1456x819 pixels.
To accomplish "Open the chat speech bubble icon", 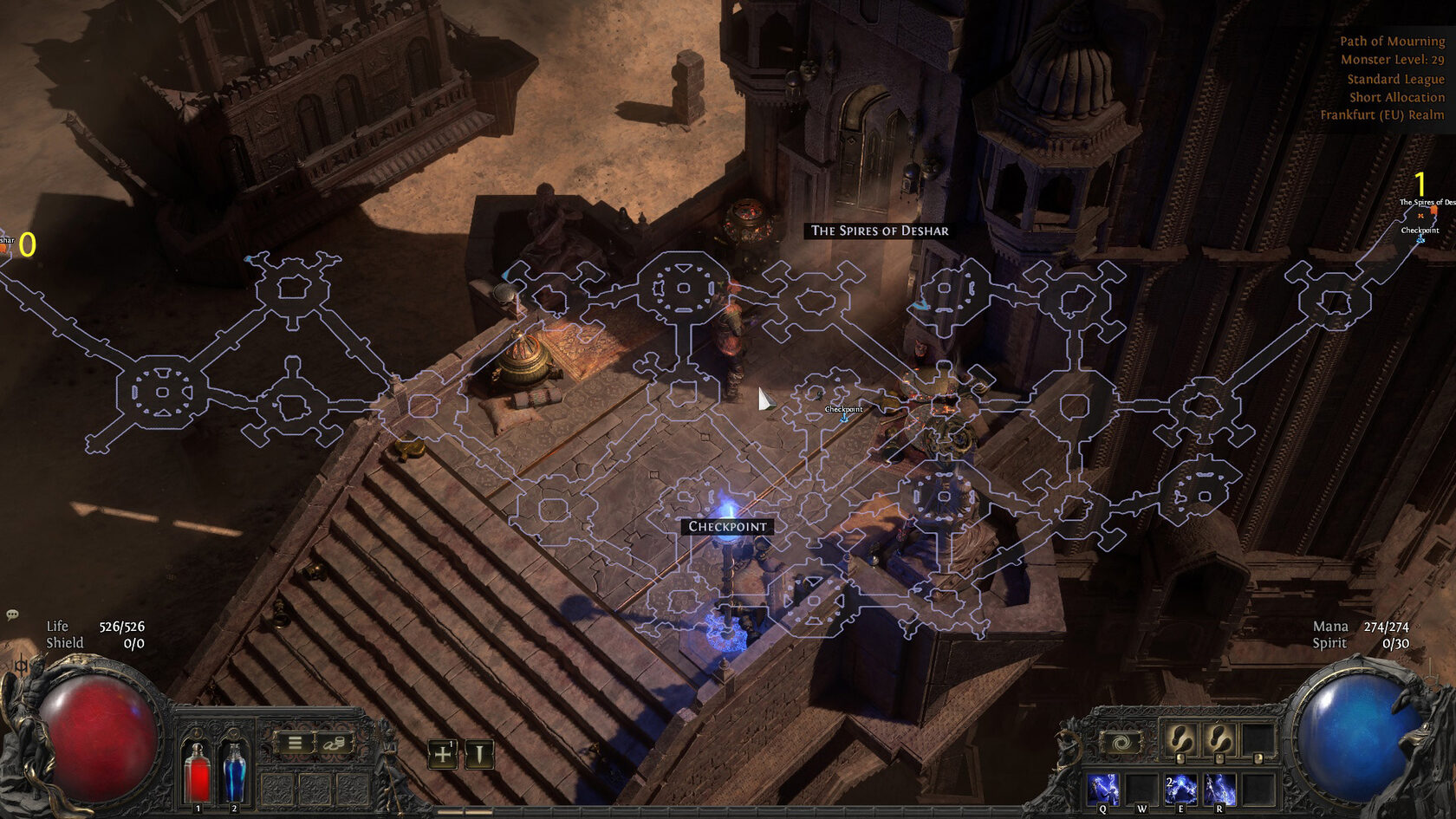I will [x=12, y=615].
